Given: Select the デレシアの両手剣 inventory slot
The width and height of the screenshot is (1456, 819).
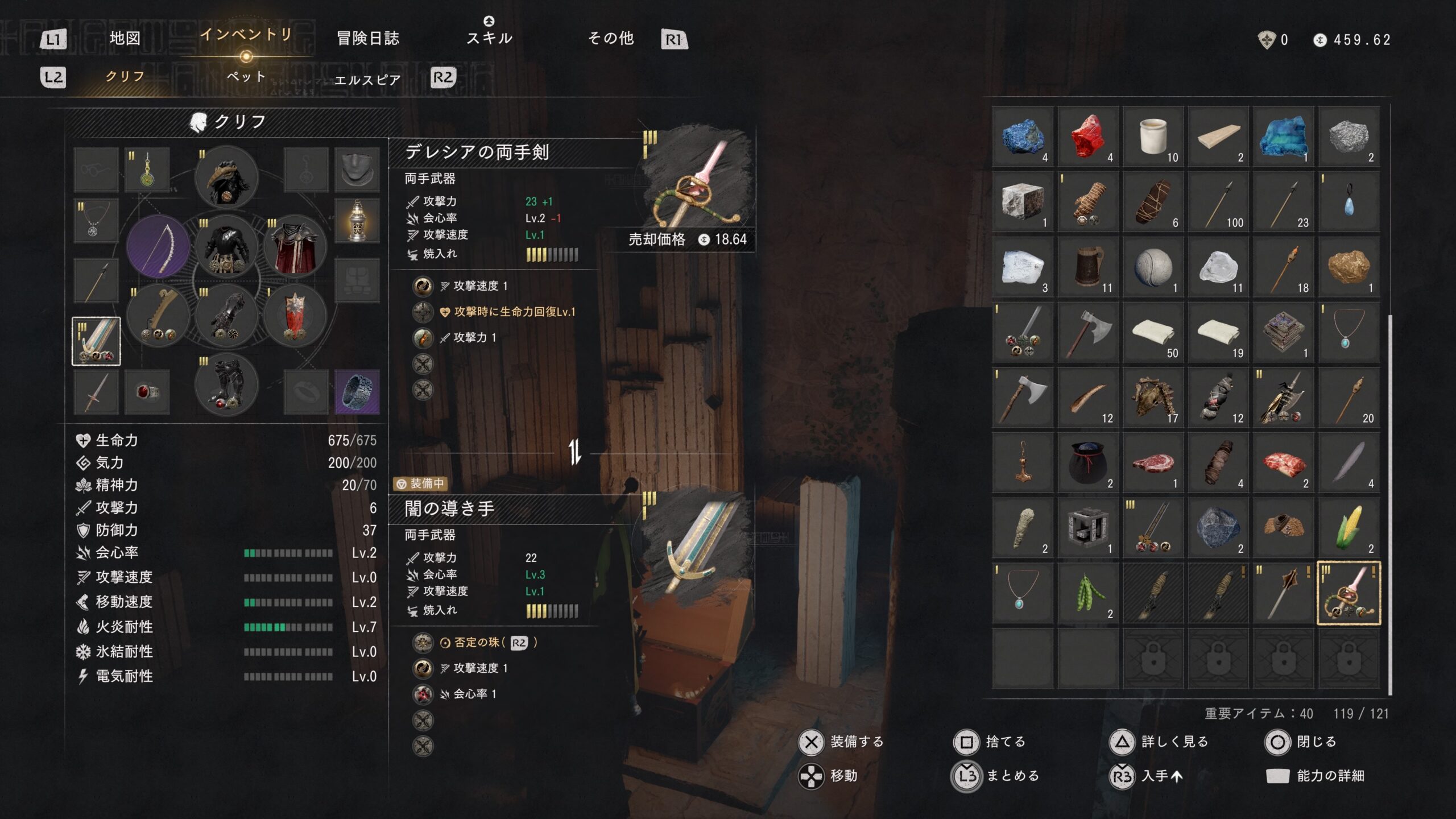Looking at the screenshot, I should [1349, 593].
